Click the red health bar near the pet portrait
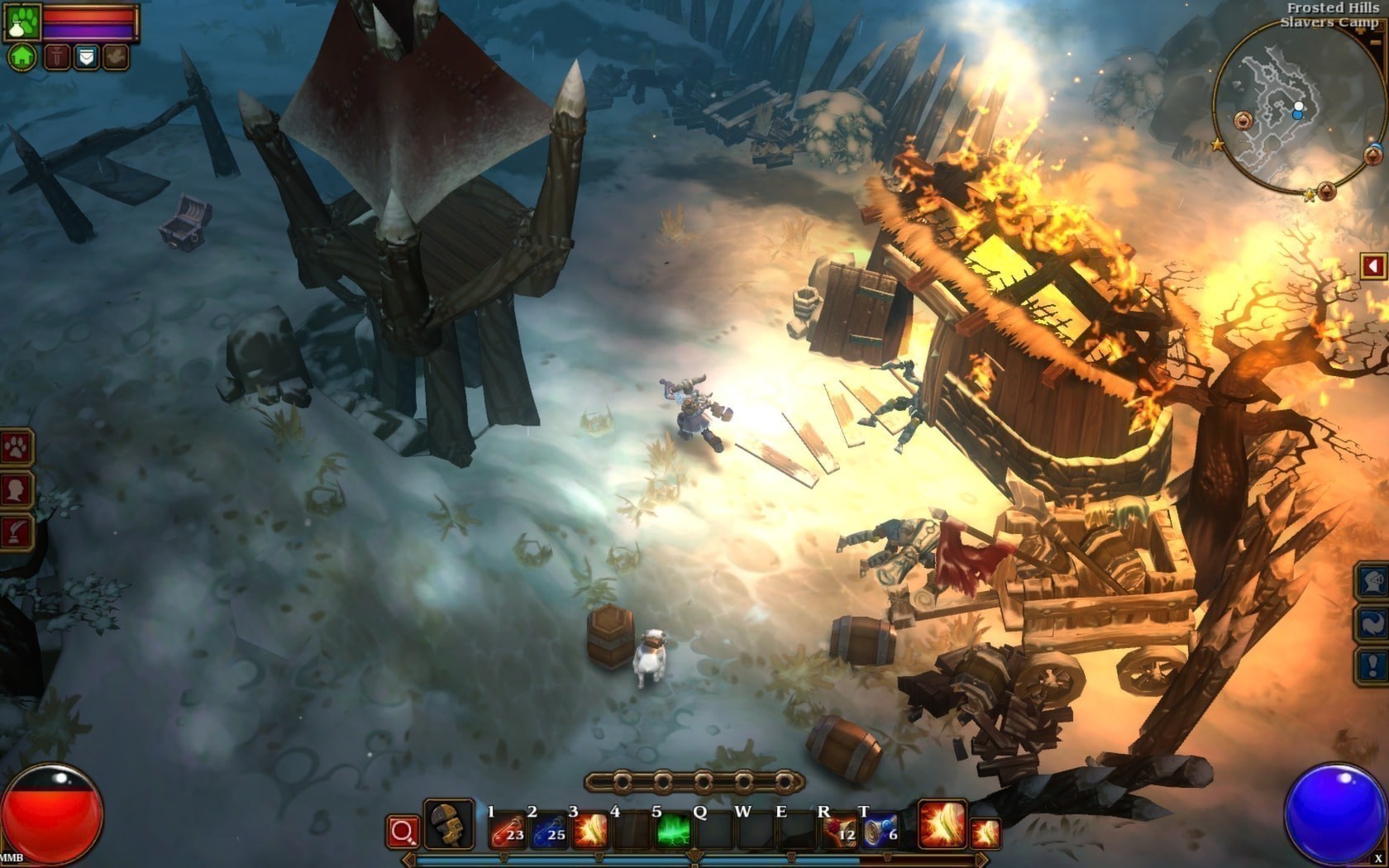 pos(87,15)
